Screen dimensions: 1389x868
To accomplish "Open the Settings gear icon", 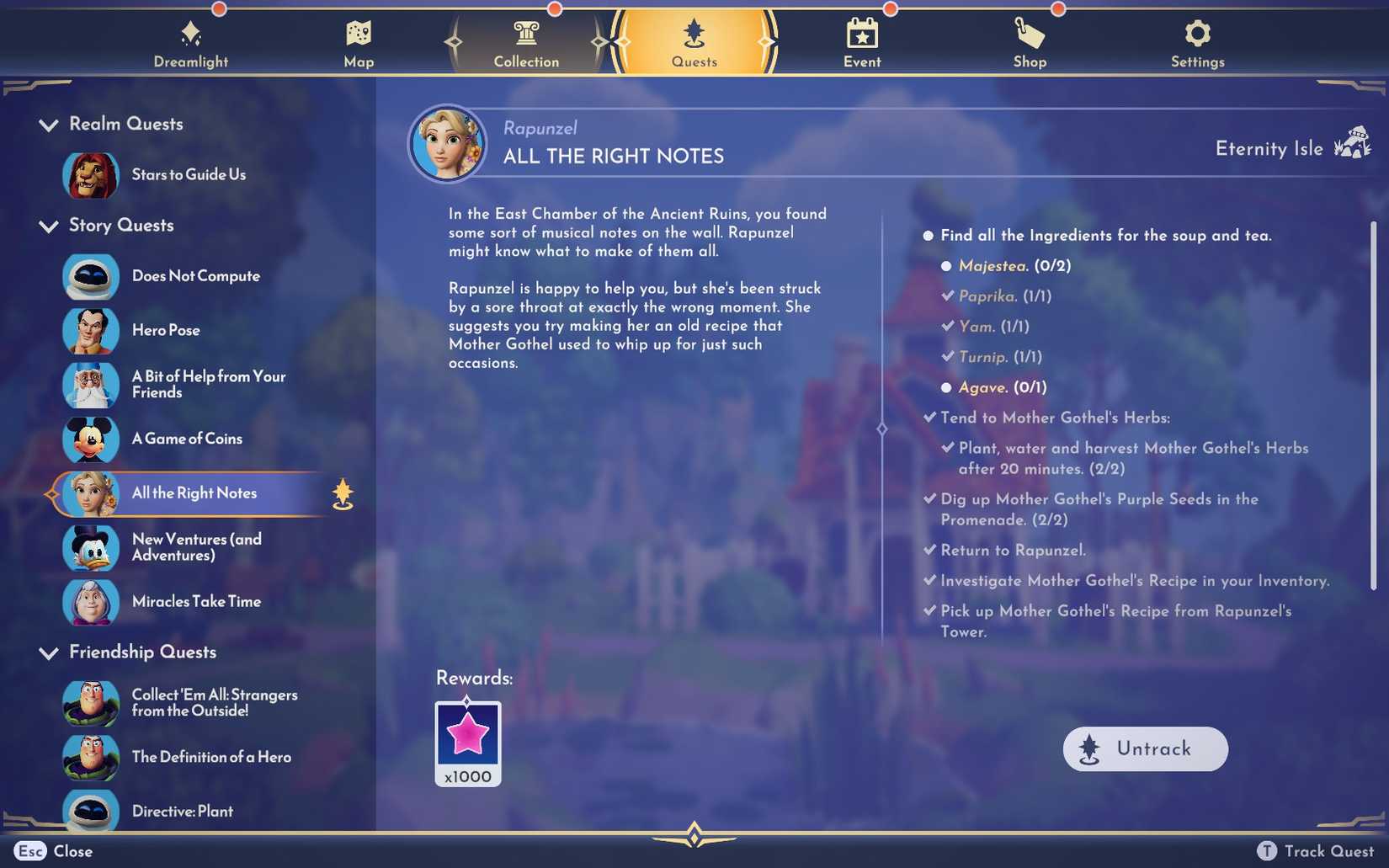I will 1197,35.
